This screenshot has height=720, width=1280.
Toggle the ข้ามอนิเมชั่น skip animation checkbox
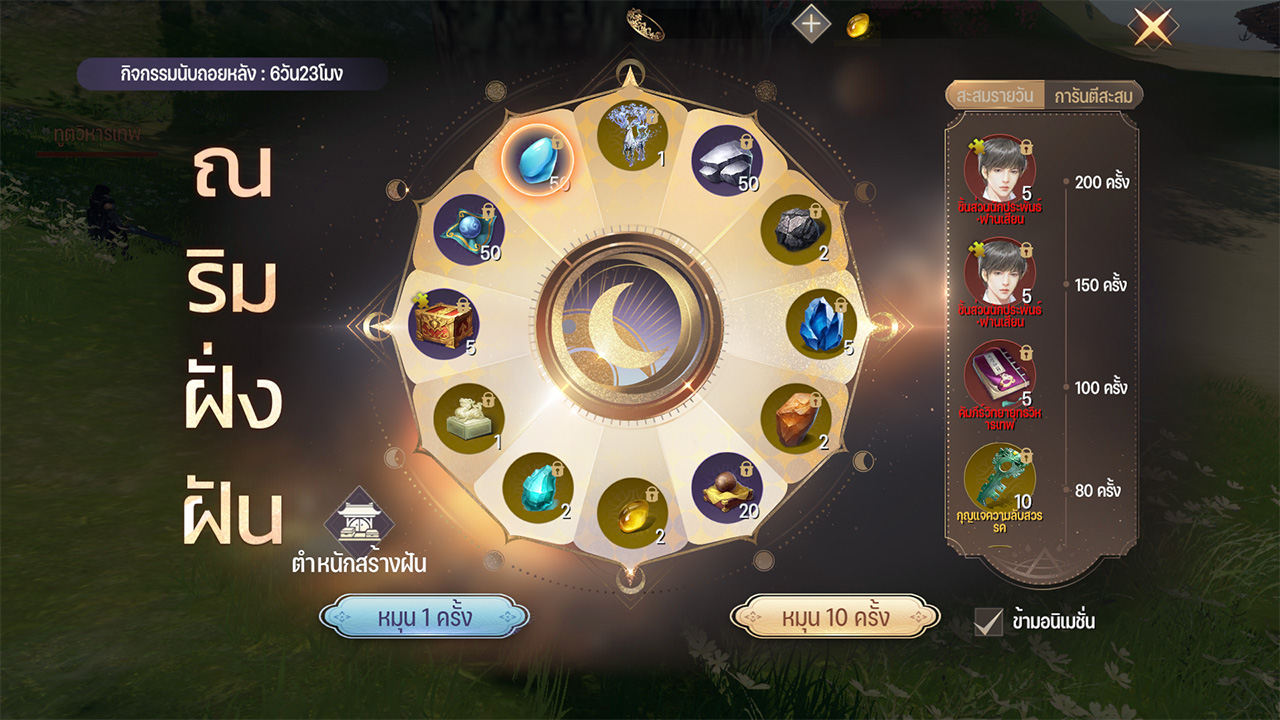pyautogui.click(x=988, y=621)
